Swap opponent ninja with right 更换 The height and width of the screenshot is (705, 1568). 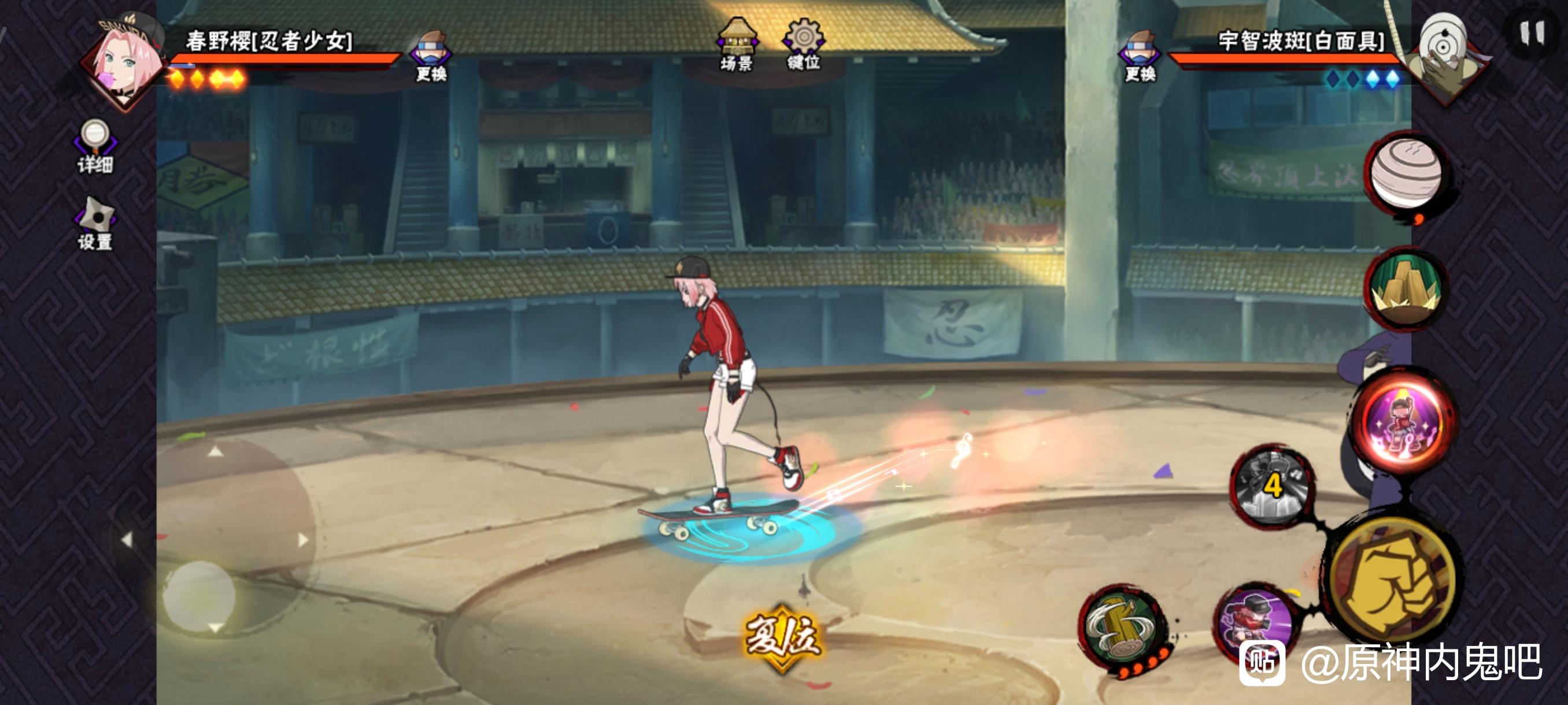[1140, 56]
